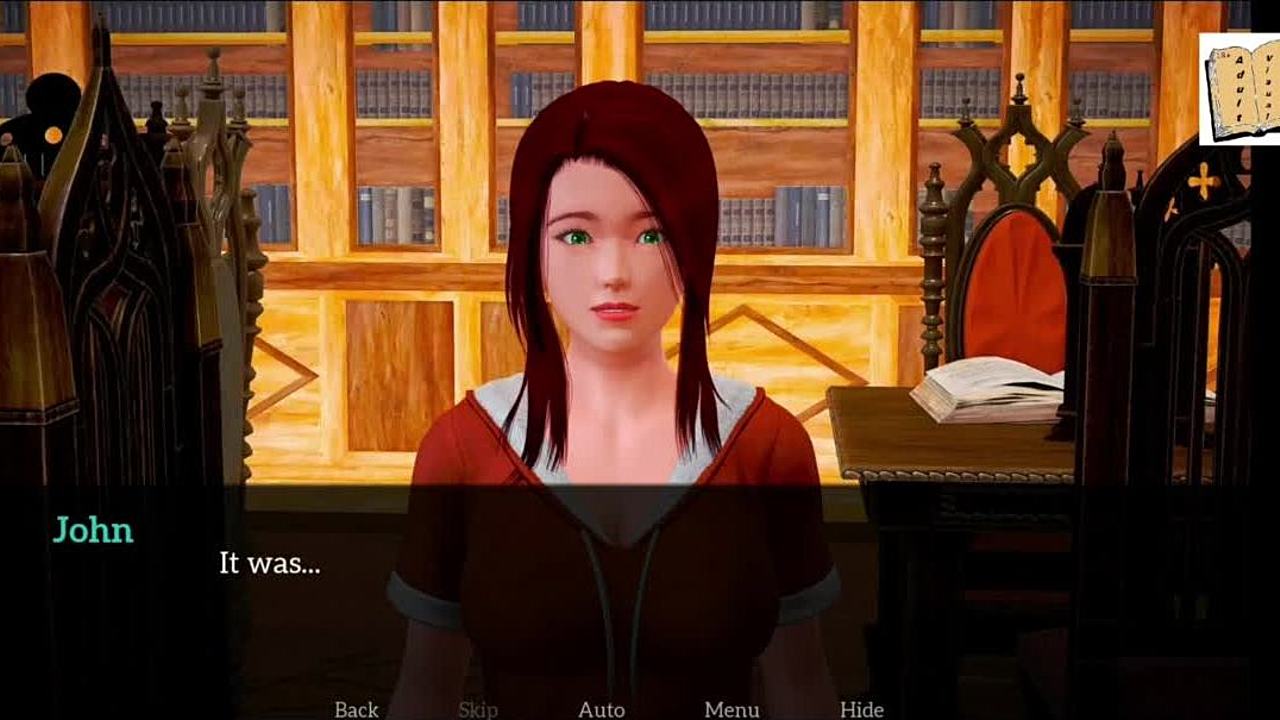Hide the dialogue text box
Viewport: 1280px width, 720px height.
point(861,709)
